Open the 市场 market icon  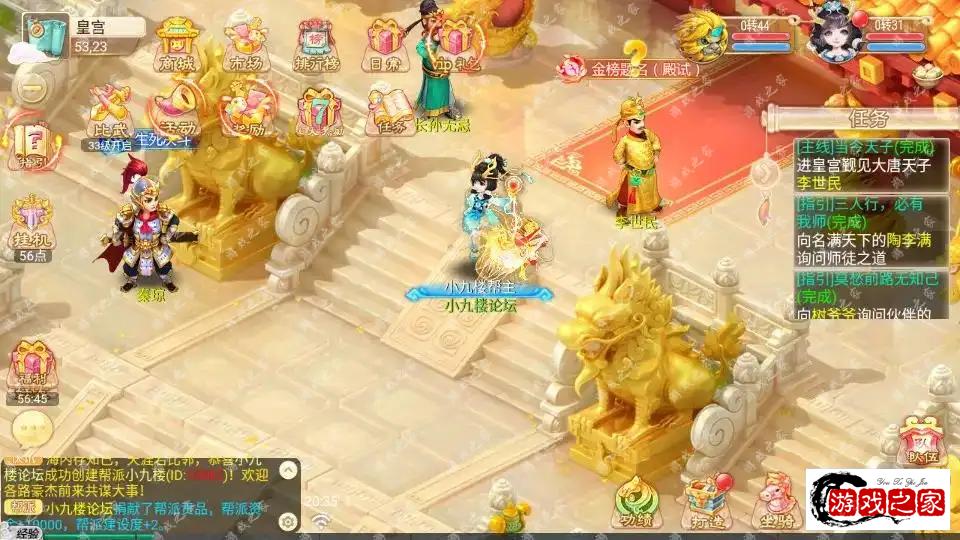[x=245, y=45]
